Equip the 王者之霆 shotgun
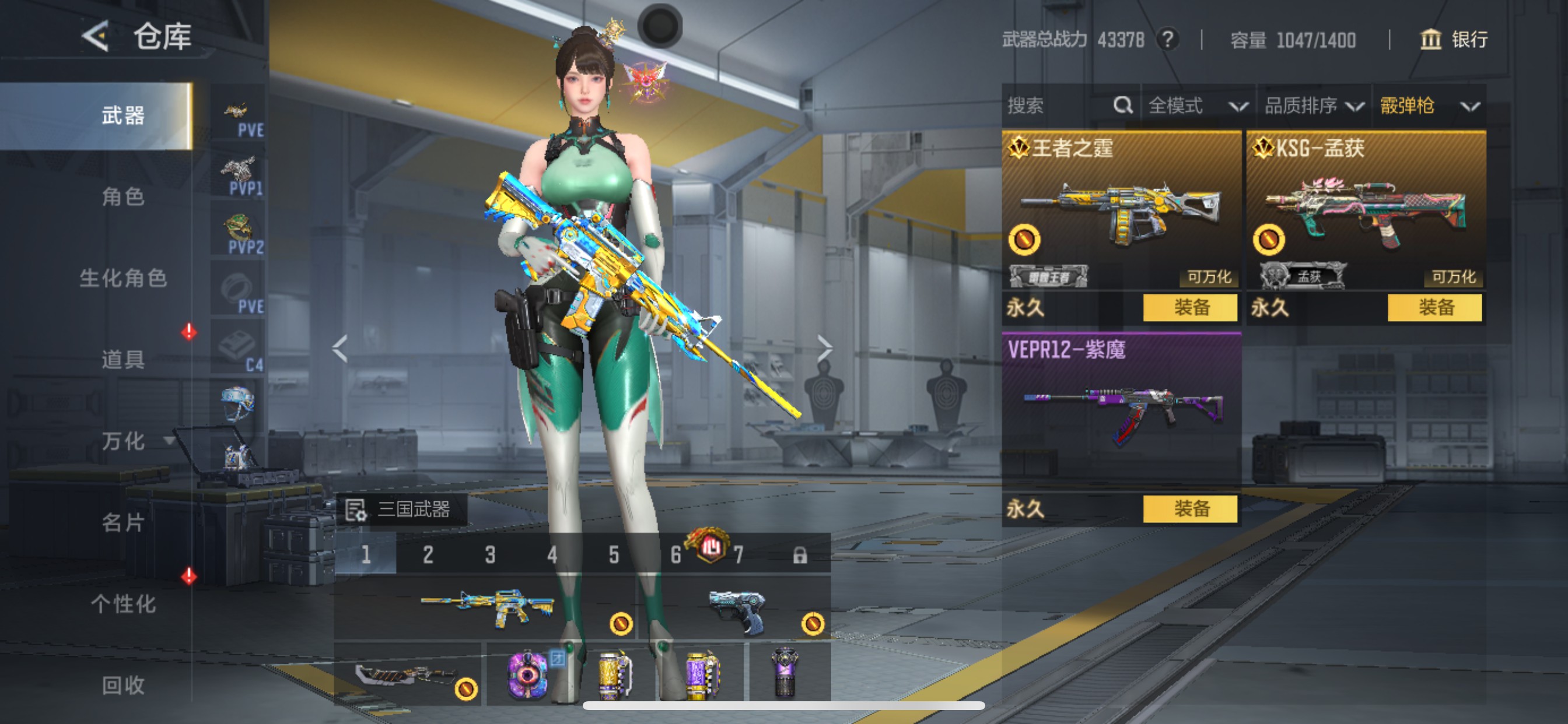1568x724 pixels. (1190, 307)
